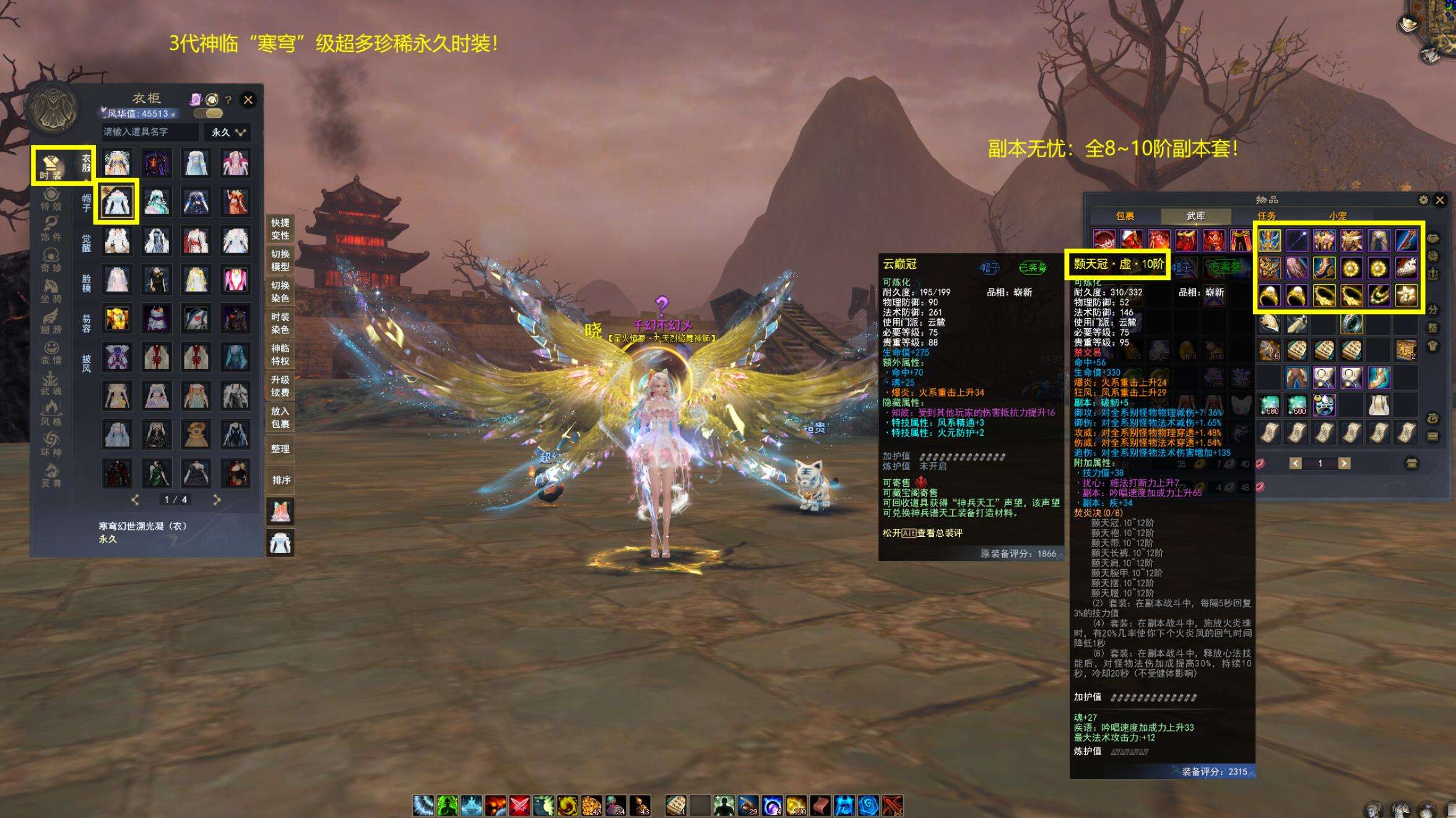Switch to the 任务 quest items tab

1267,216
